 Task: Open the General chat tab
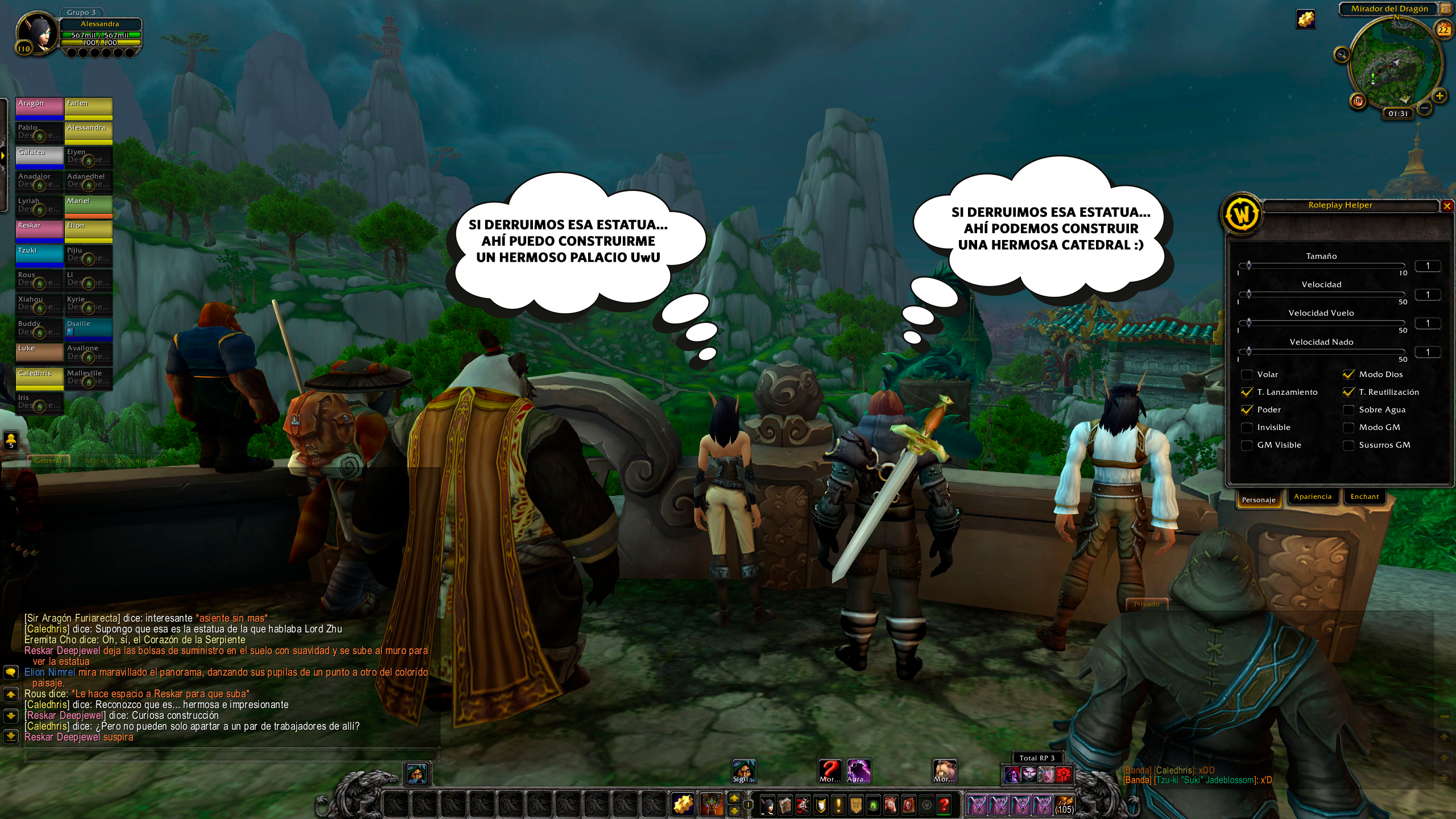48,461
